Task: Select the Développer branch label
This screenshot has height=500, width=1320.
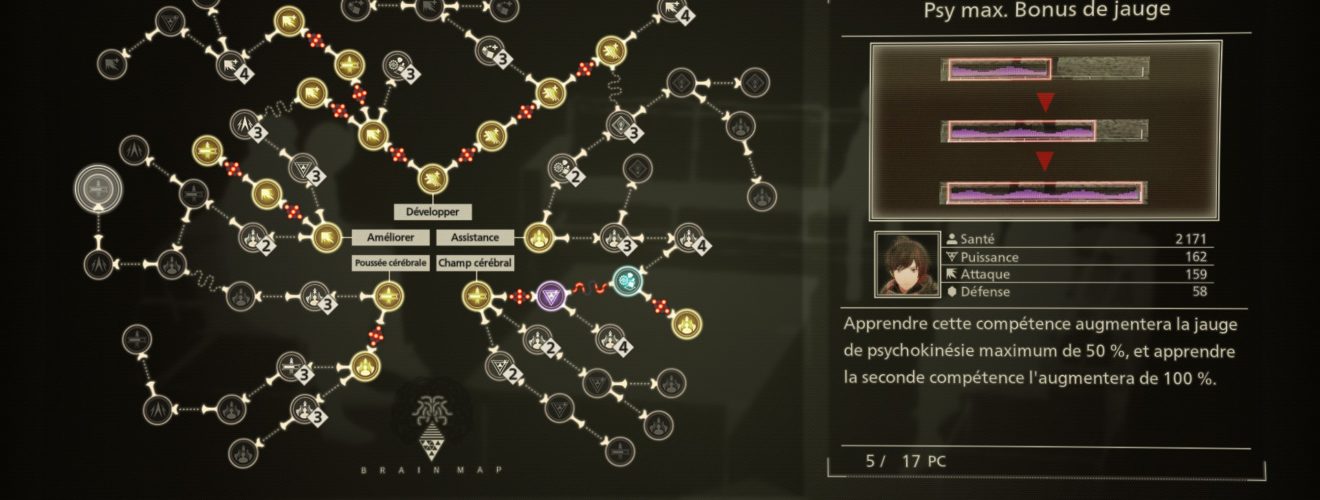Action: (432, 212)
